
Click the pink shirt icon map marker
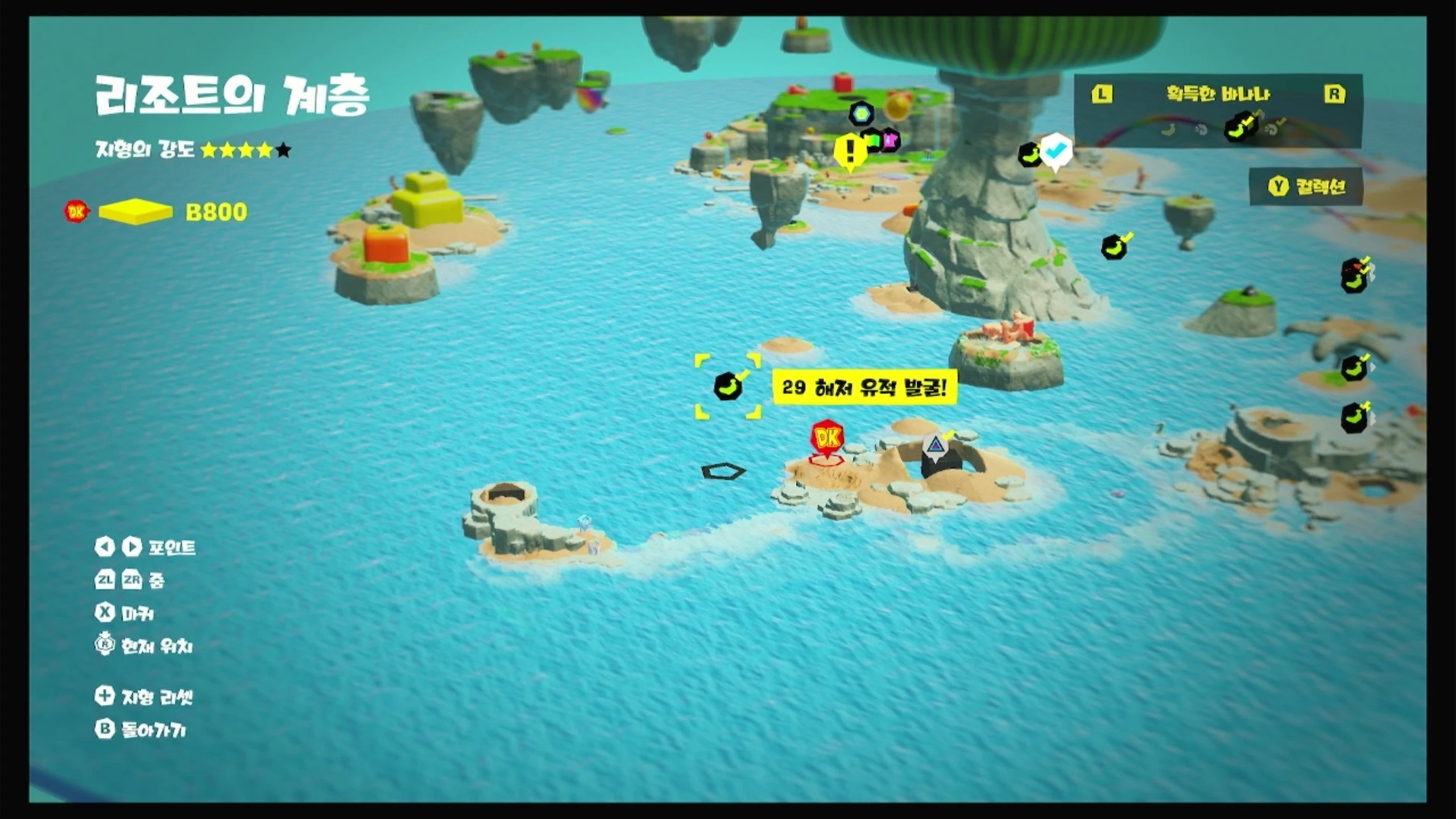point(890,140)
